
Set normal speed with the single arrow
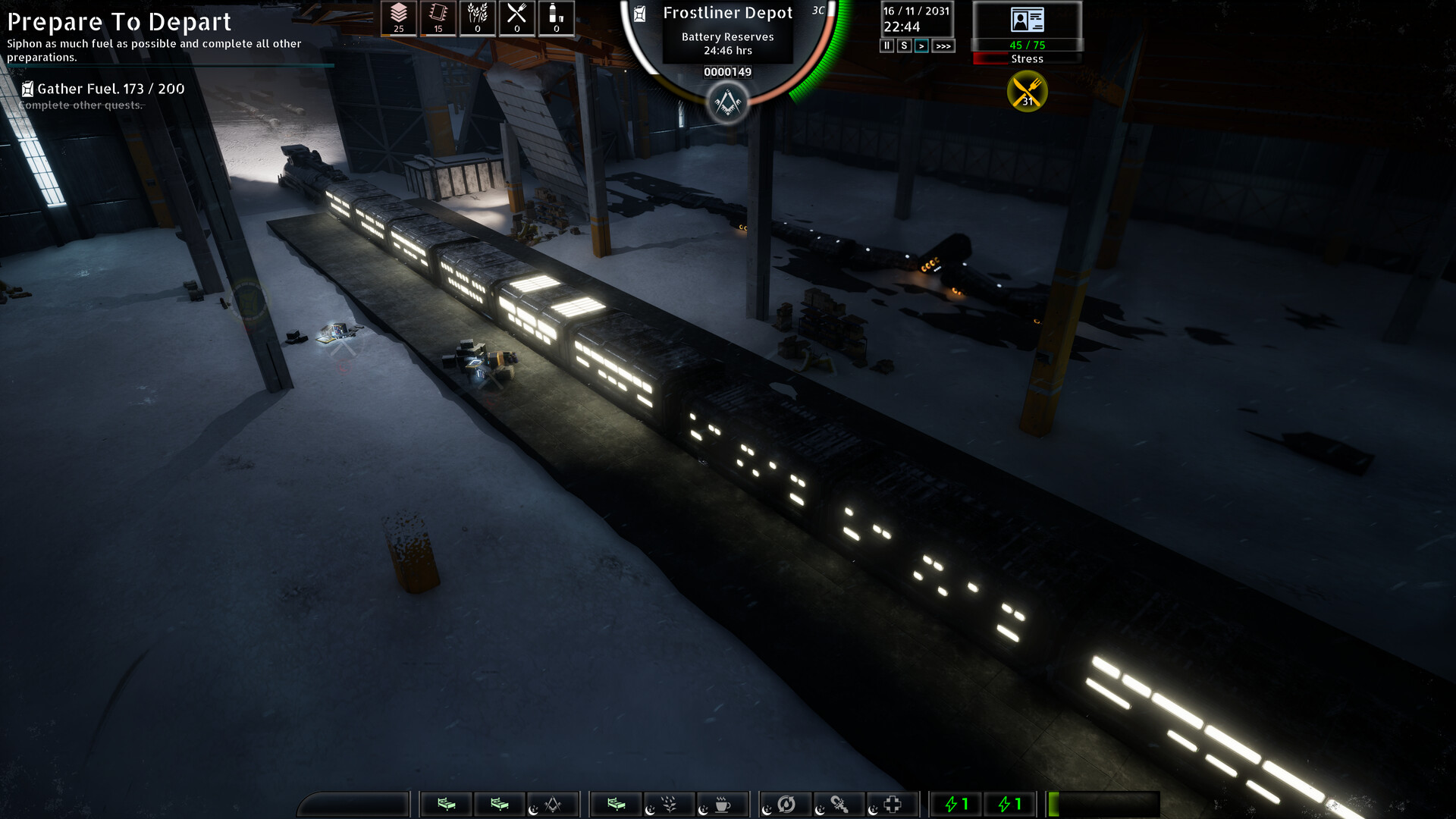pos(921,46)
